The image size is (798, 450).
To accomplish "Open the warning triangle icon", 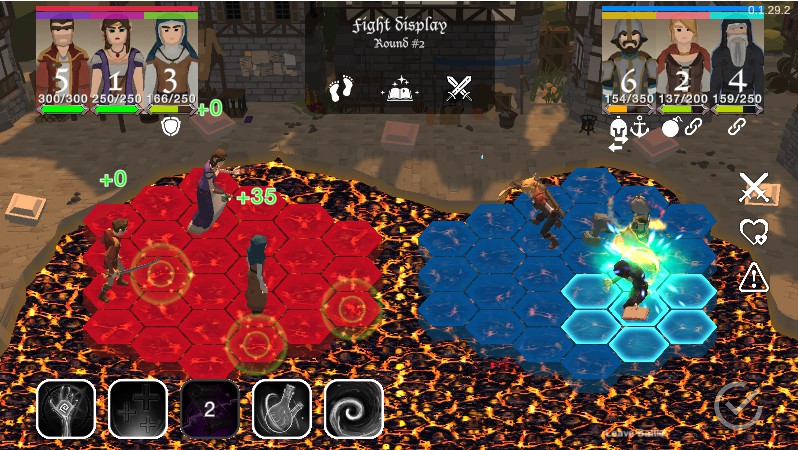I will [754, 278].
